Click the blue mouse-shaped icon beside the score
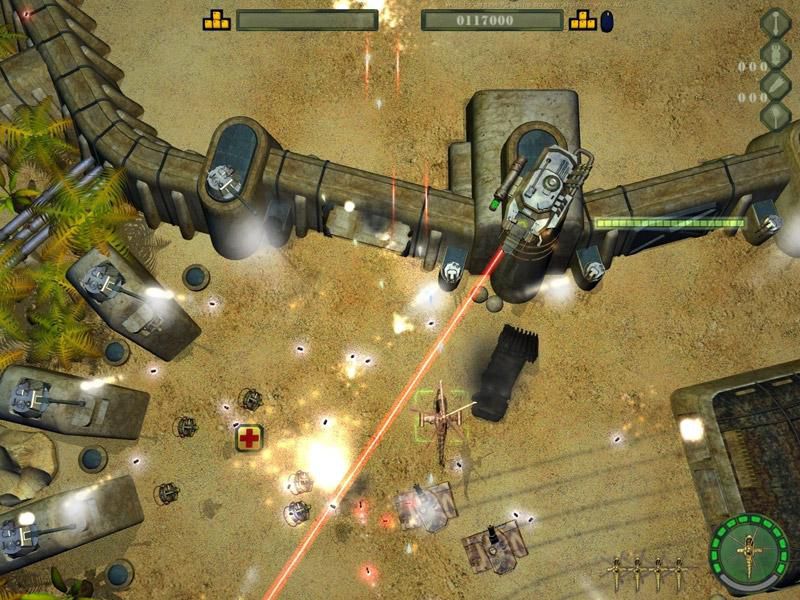Image resolution: width=800 pixels, height=600 pixels. coord(606,20)
